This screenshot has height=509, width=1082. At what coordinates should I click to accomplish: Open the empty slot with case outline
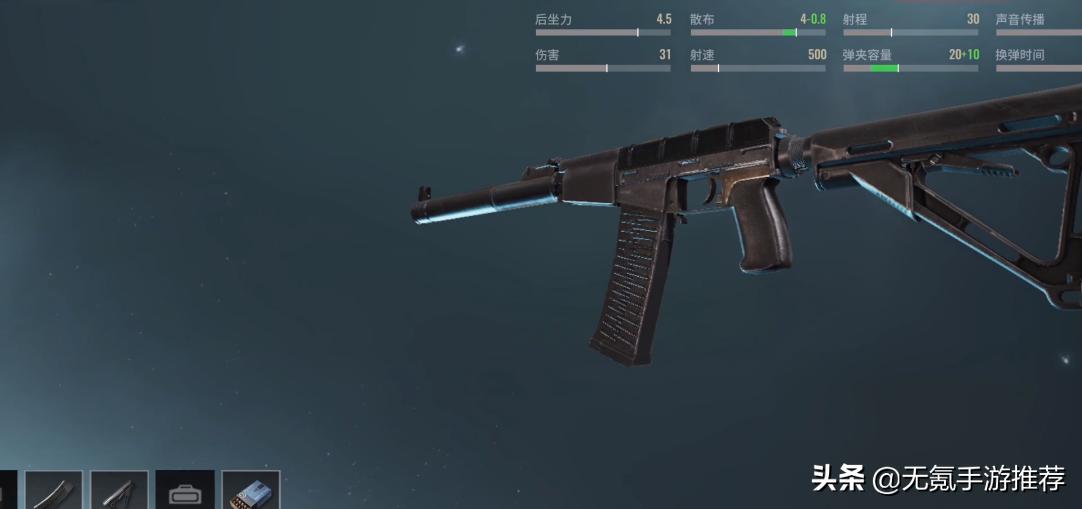[185, 491]
